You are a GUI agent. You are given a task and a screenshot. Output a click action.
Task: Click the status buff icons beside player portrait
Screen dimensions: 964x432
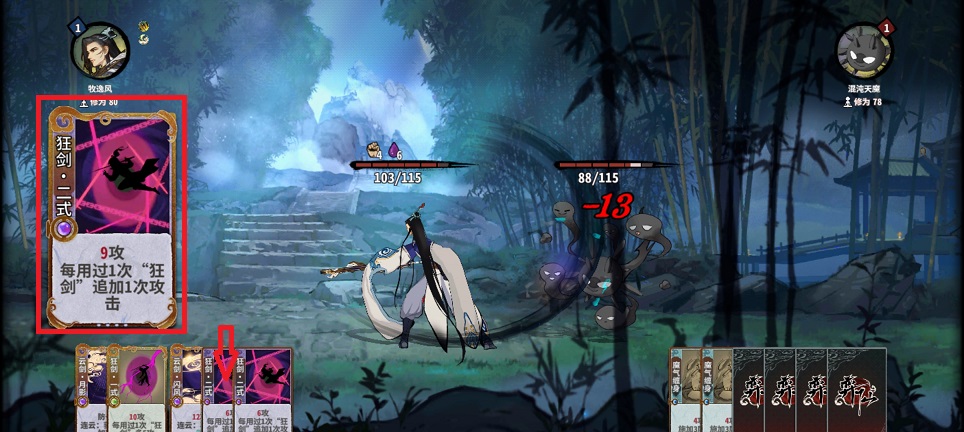pos(144,33)
